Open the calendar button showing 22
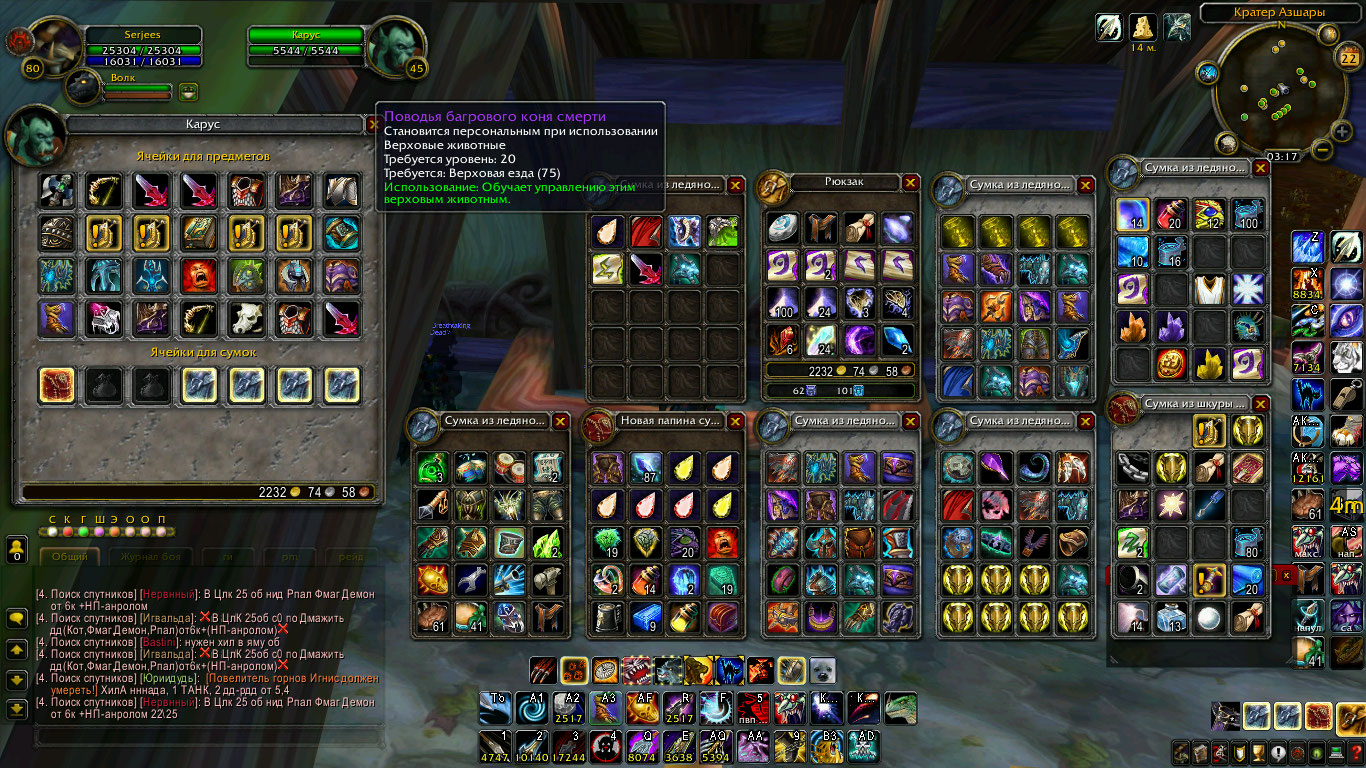This screenshot has width=1366, height=768. coord(1347,59)
